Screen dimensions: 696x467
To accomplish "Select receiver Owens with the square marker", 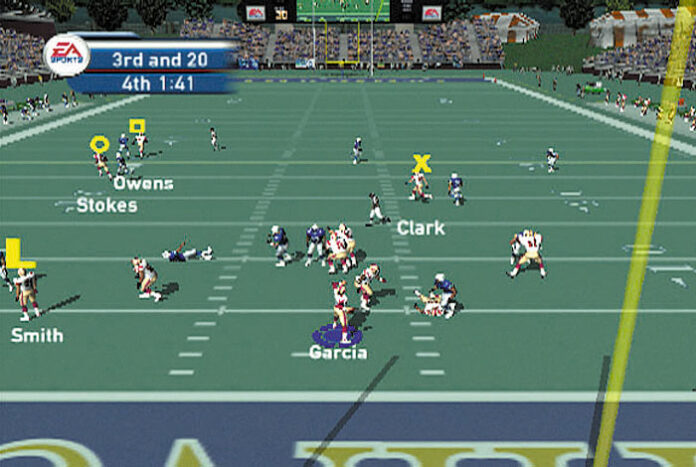I will [137, 127].
